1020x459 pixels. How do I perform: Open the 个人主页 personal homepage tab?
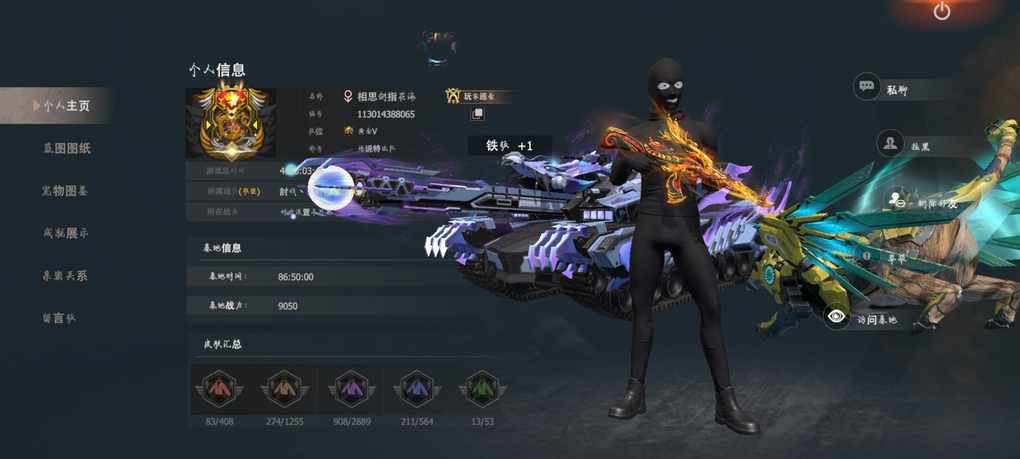coord(66,105)
